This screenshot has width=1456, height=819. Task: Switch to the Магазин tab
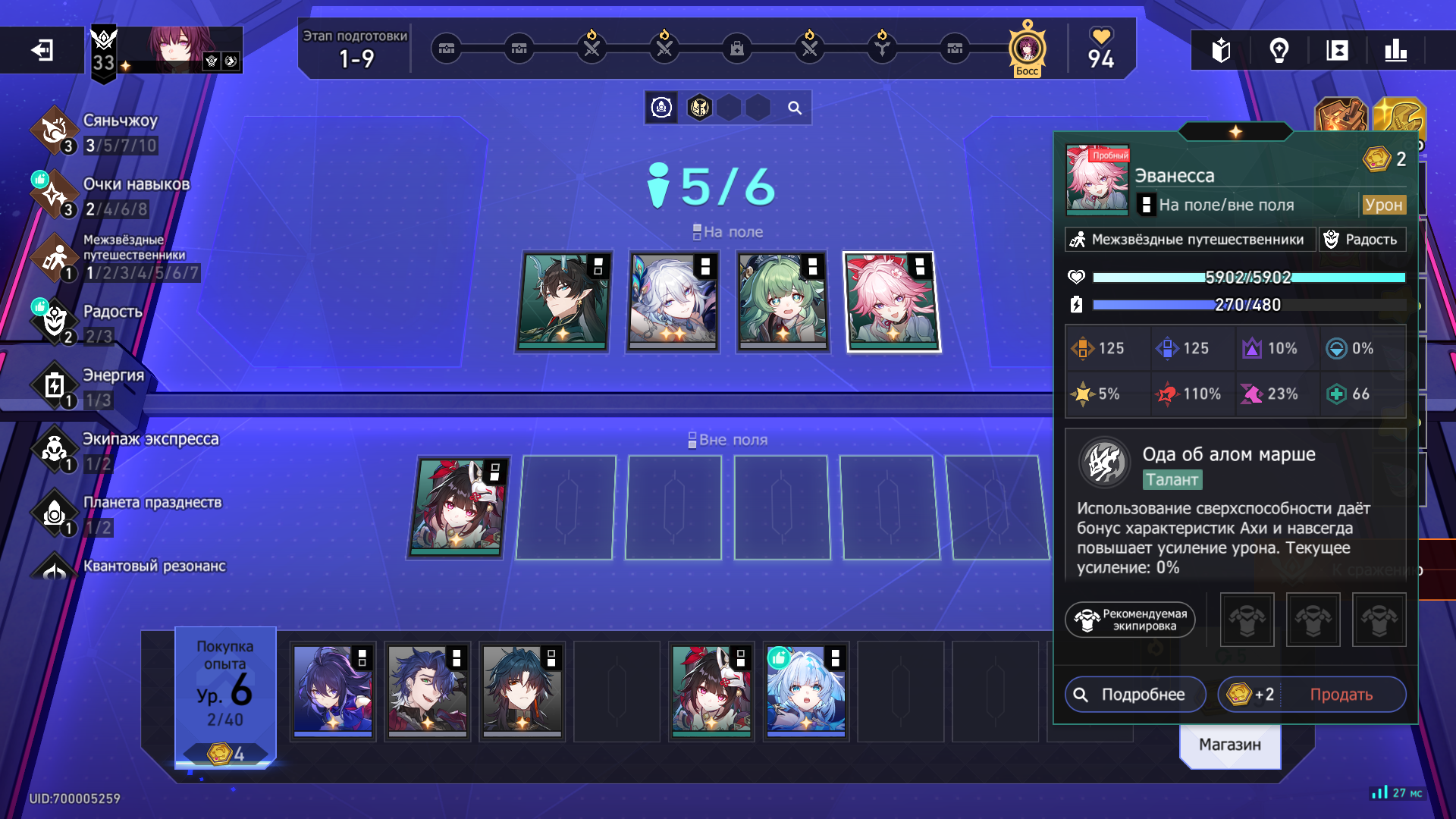tap(1229, 745)
